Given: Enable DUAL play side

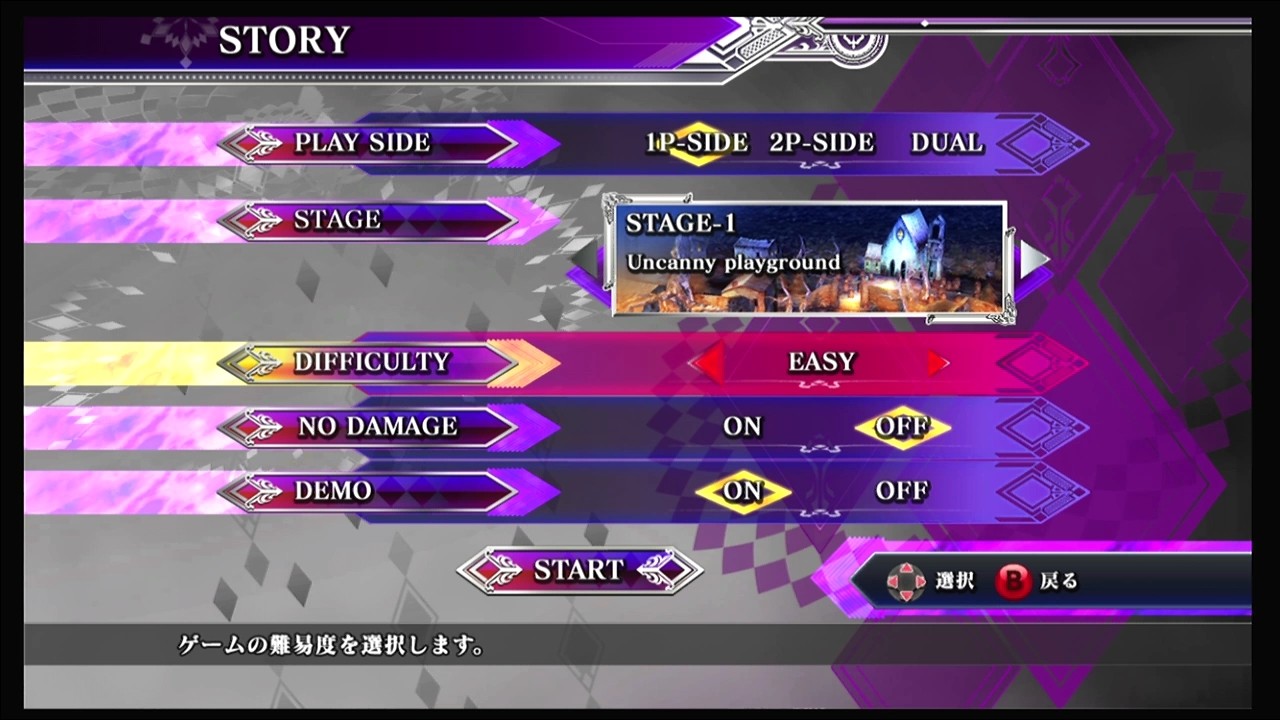Looking at the screenshot, I should click(945, 143).
